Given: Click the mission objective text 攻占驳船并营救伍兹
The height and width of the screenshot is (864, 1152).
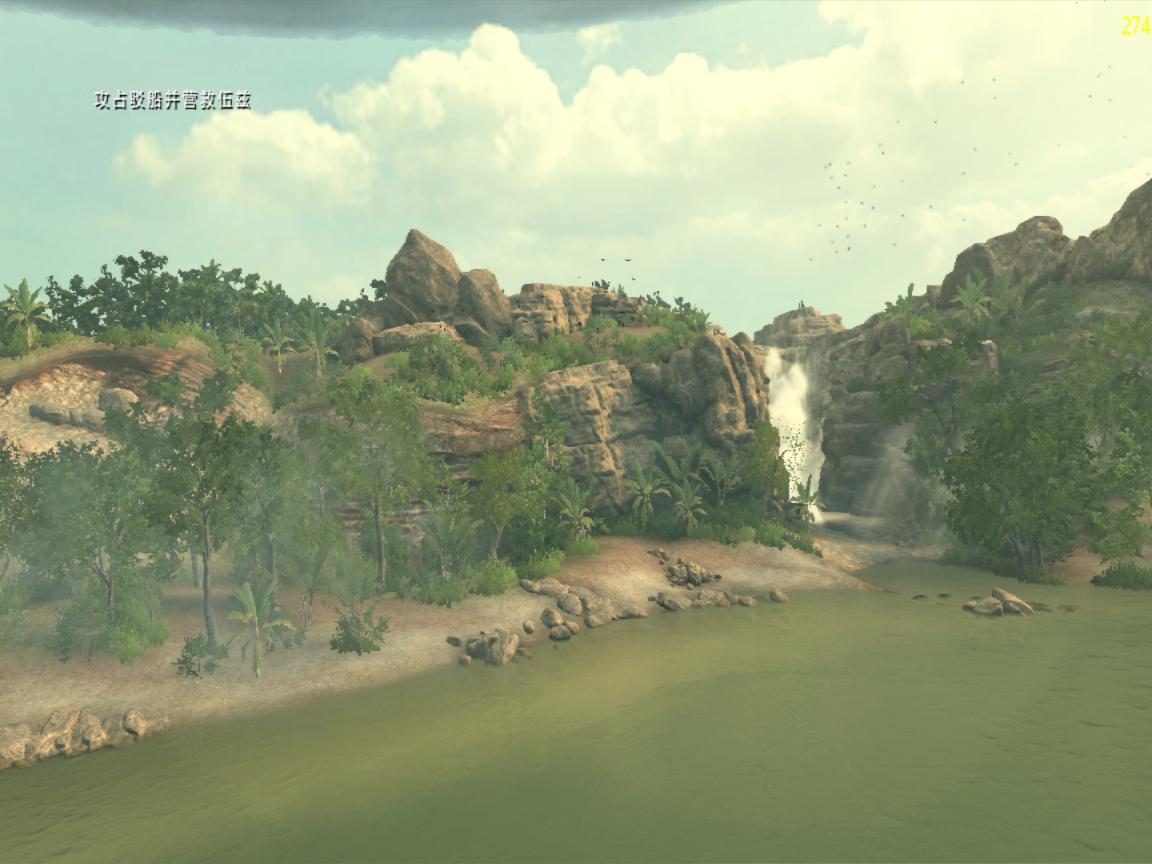Looking at the screenshot, I should (172, 100).
